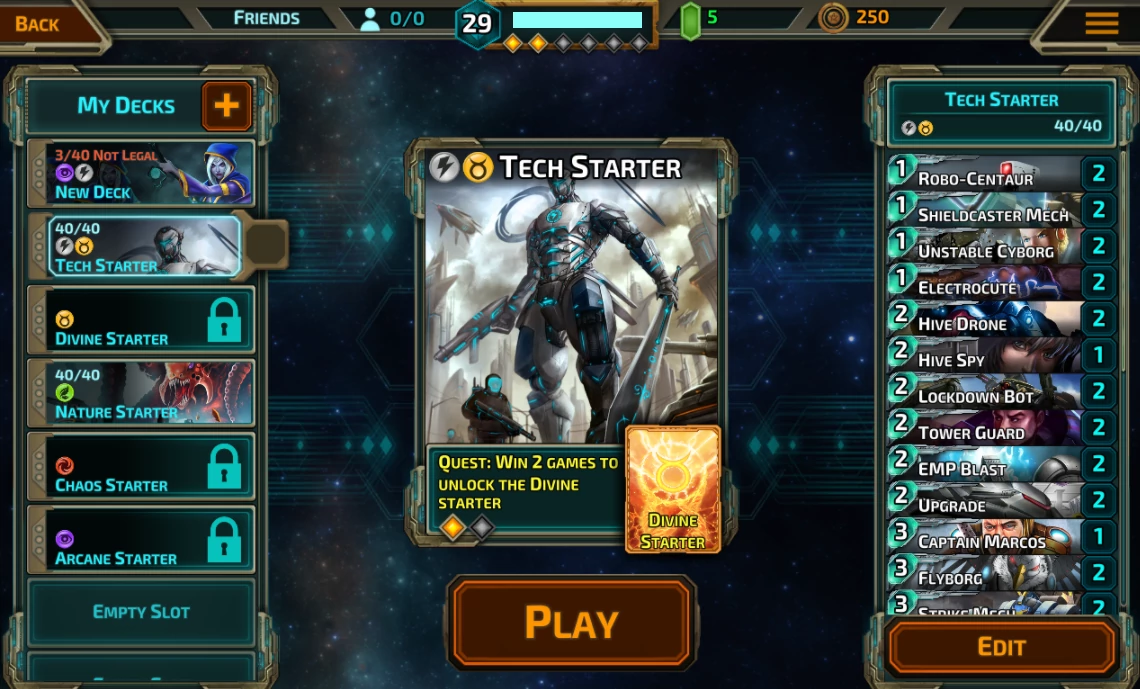Click the Empty Slot deck entry
Screen dimensions: 1140x689
(x=141, y=612)
